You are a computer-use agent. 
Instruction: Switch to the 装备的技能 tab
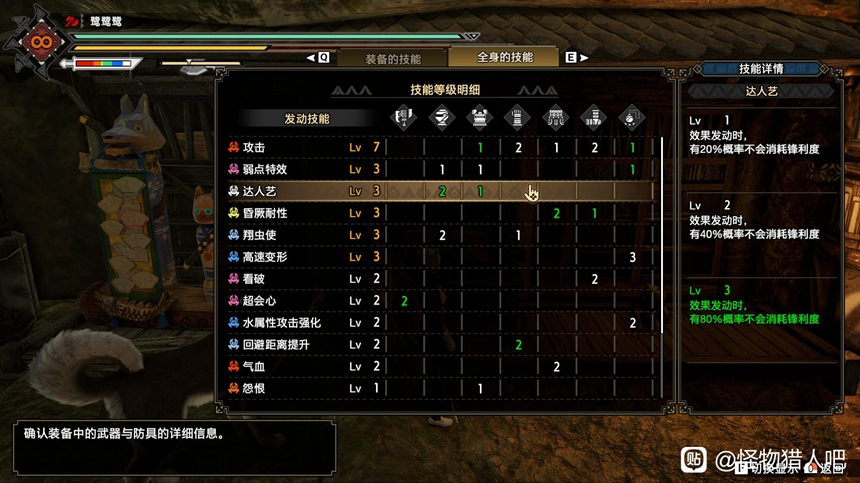[x=392, y=58]
